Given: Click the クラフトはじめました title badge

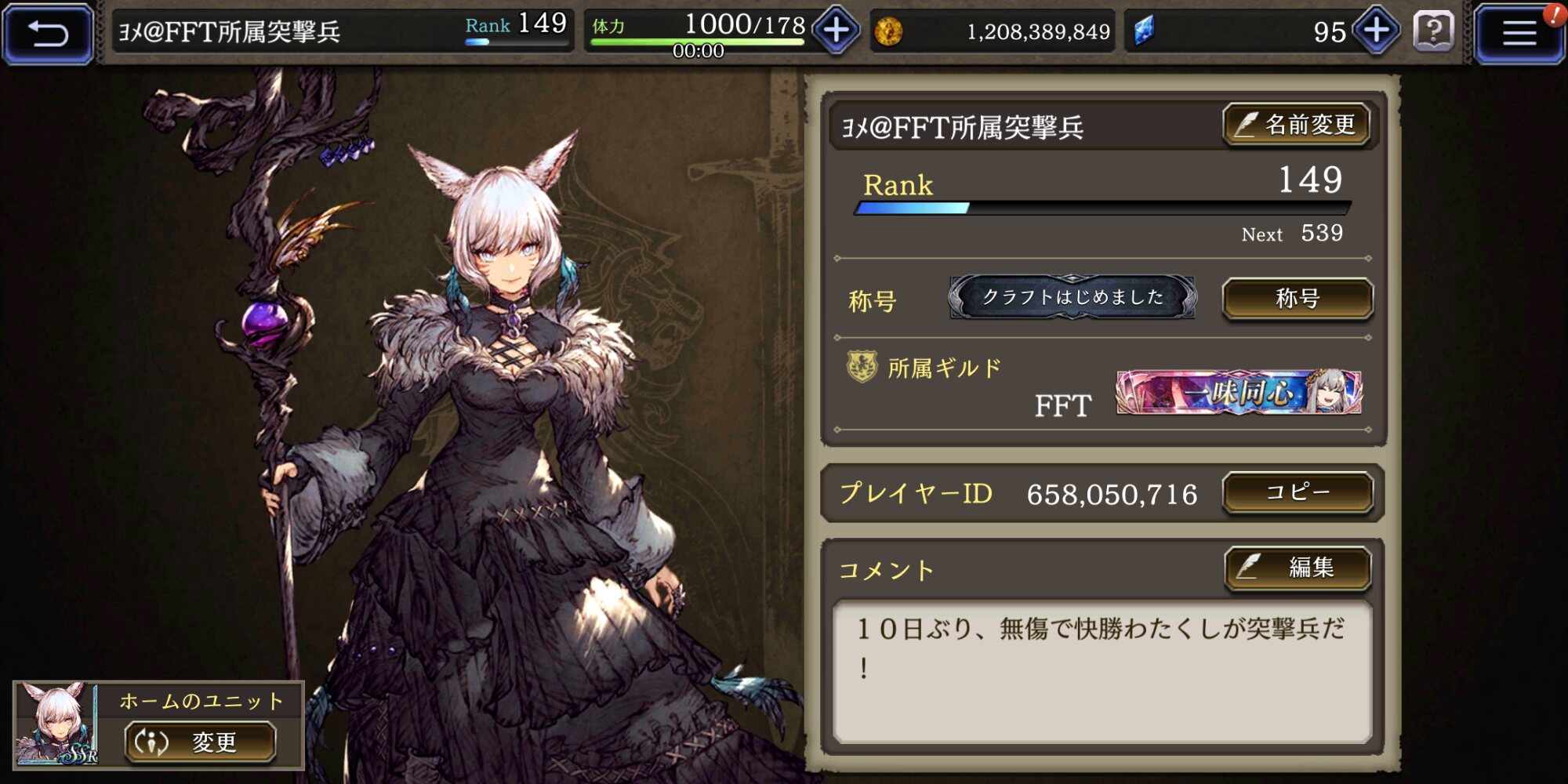Looking at the screenshot, I should point(1072,297).
